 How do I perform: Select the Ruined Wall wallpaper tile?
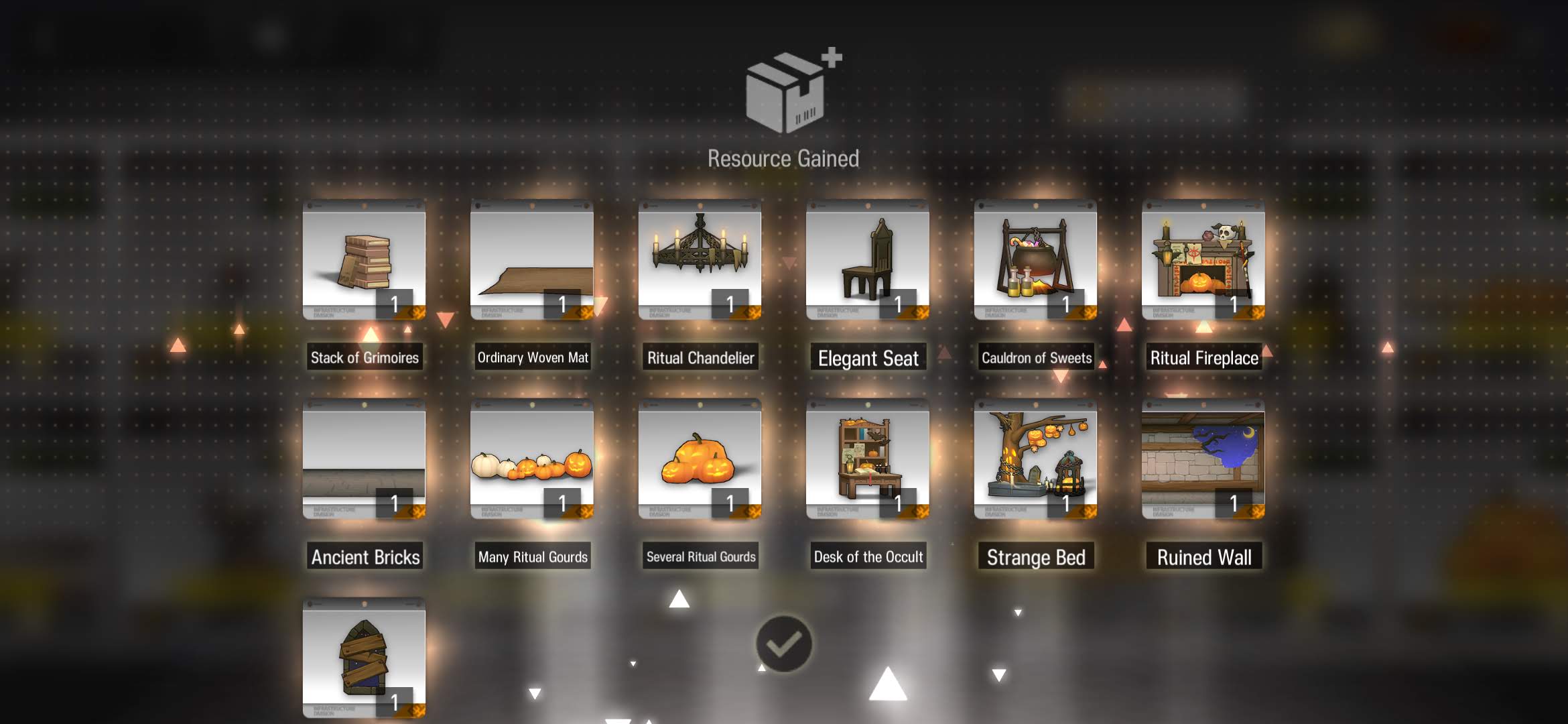point(1203,459)
